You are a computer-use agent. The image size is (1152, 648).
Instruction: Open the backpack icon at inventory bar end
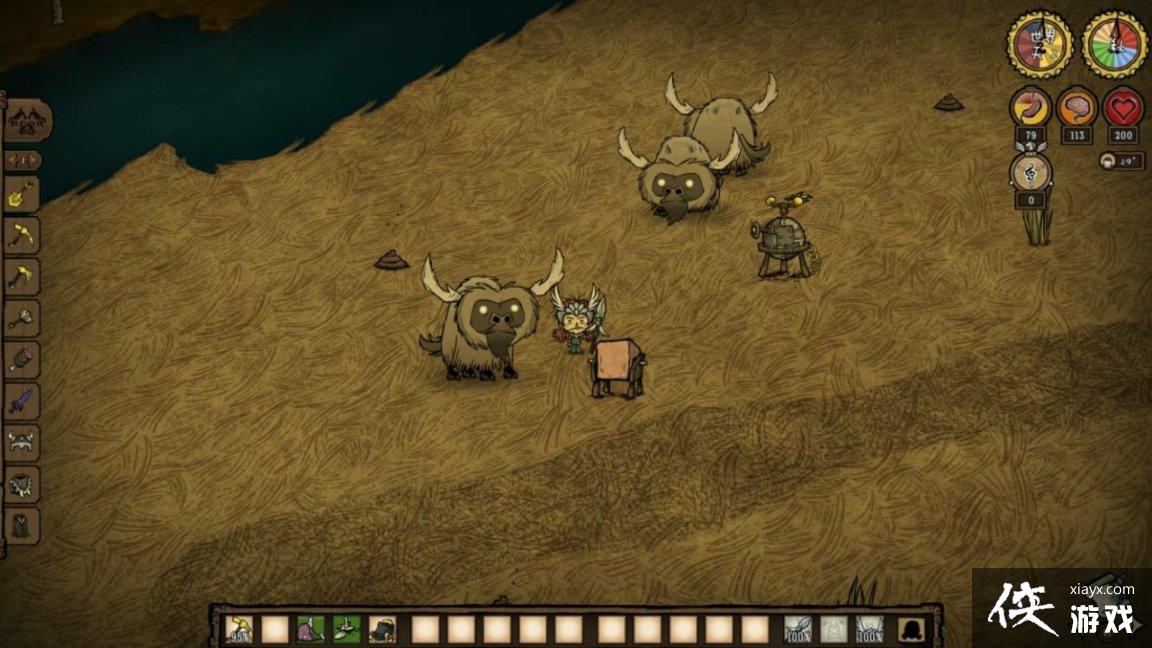pyautogui.click(x=913, y=629)
